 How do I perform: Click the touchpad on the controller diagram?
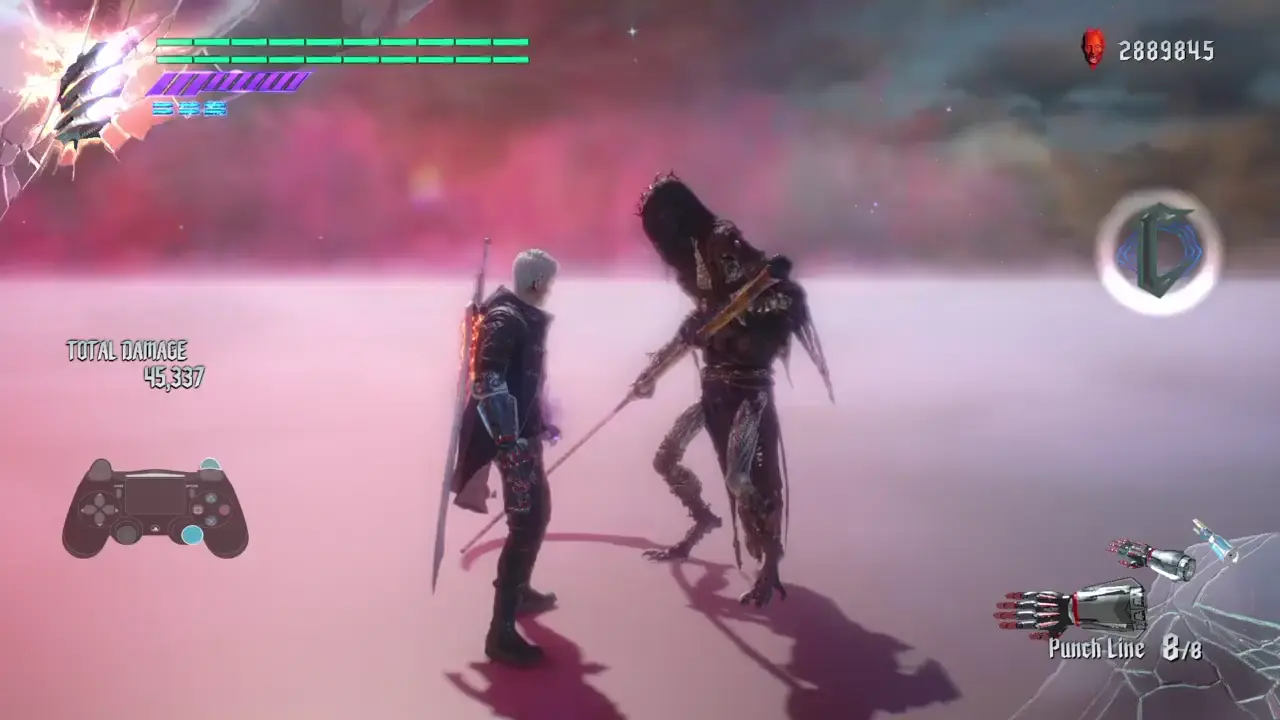154,496
